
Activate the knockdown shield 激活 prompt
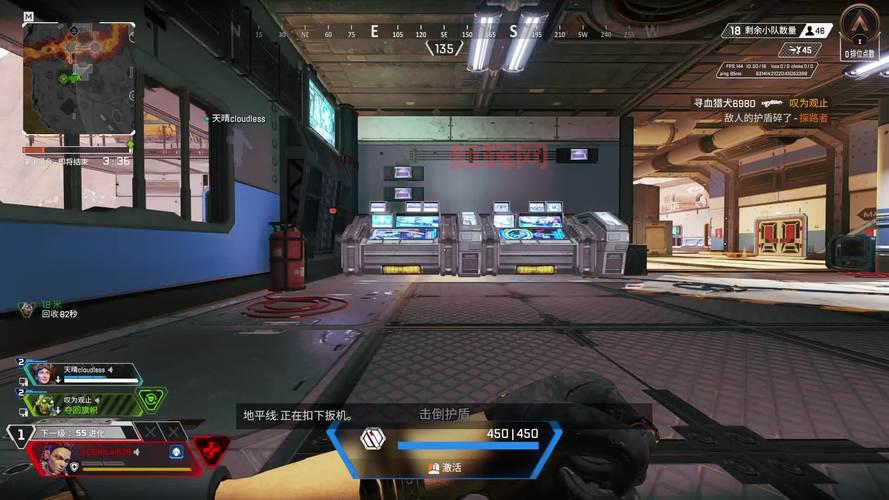click(x=445, y=467)
